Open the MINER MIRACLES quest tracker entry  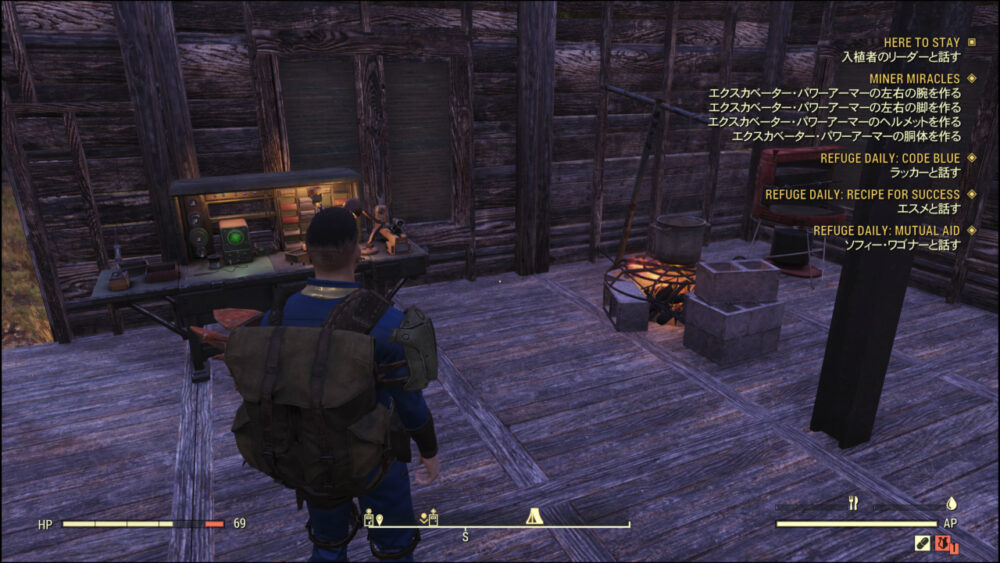[x=917, y=78]
